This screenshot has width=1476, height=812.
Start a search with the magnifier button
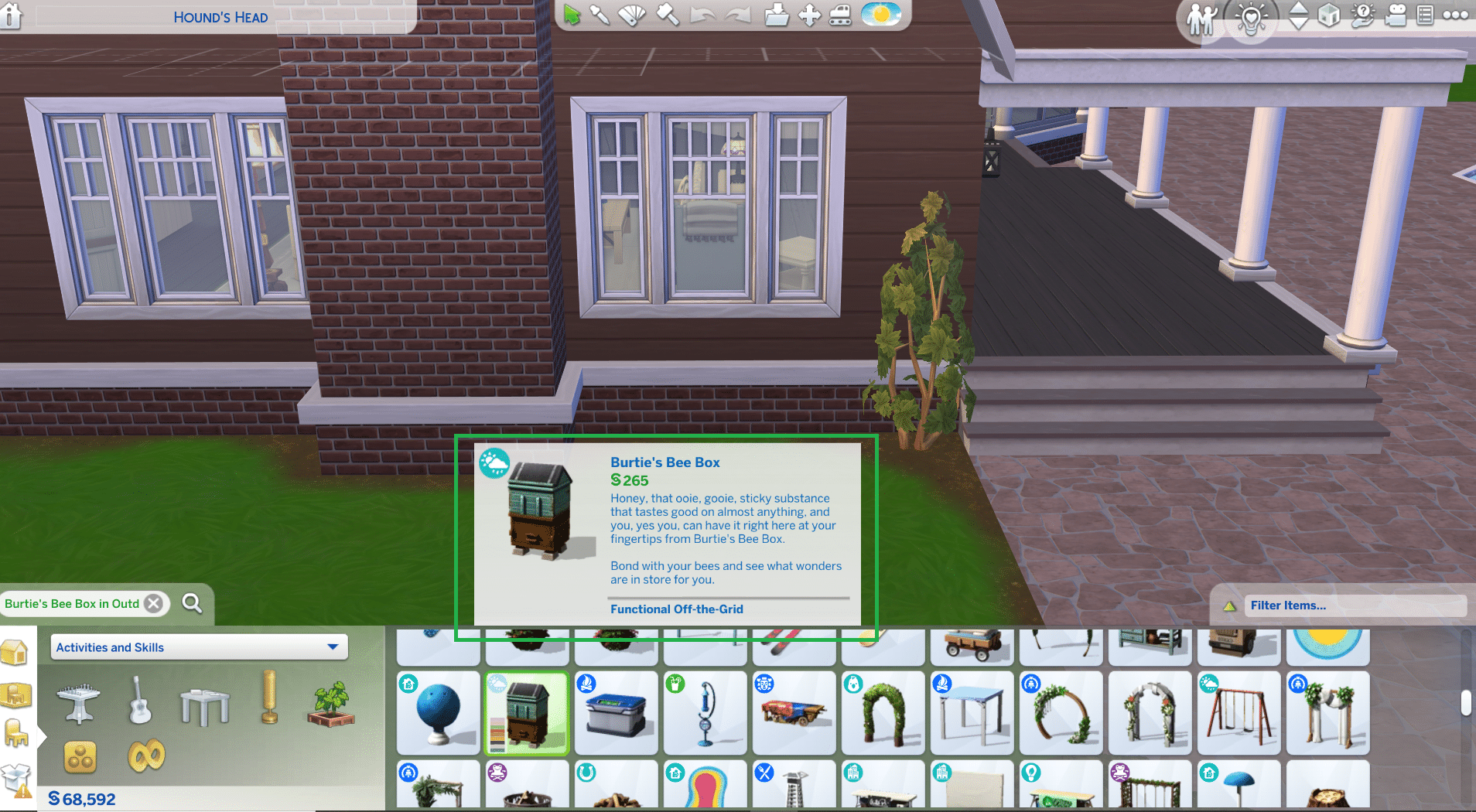(x=192, y=604)
